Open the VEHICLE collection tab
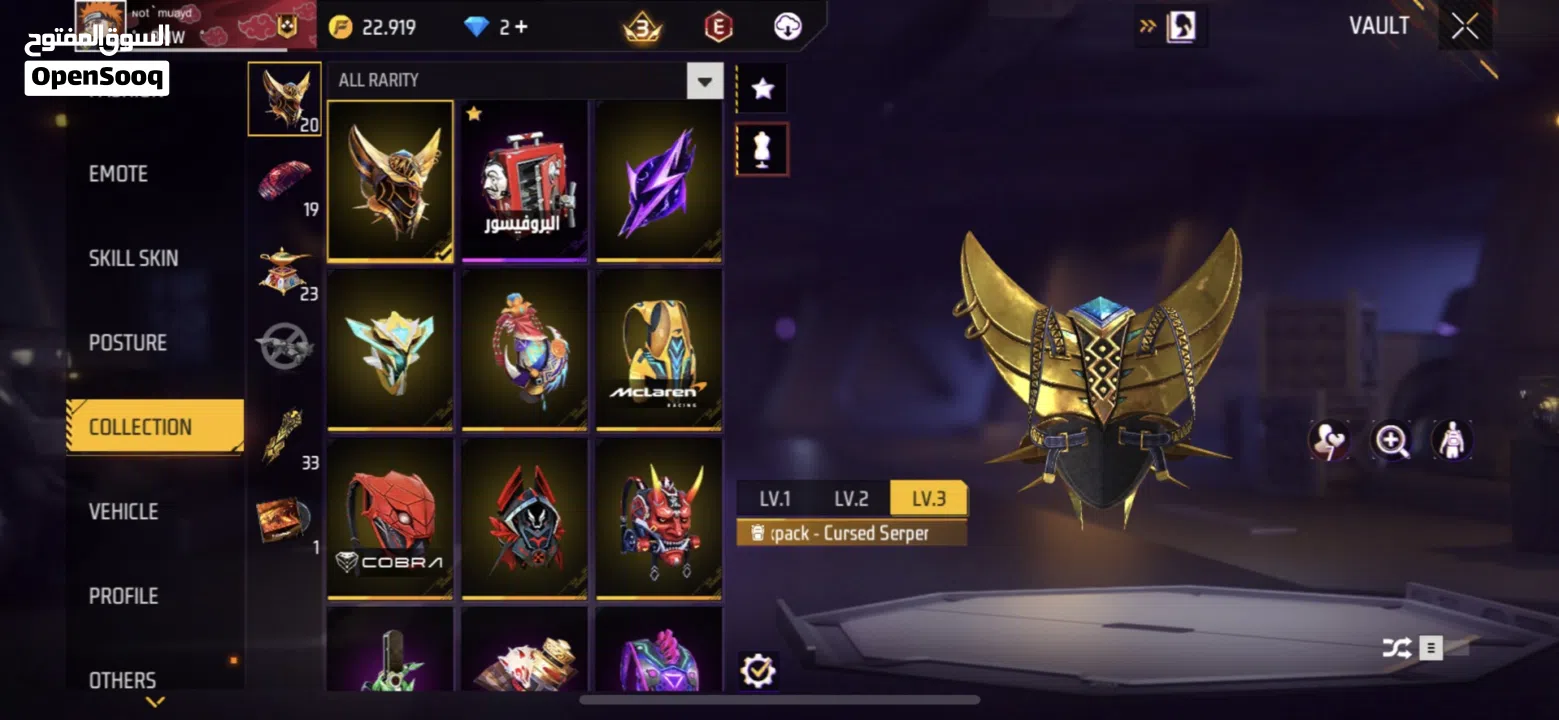This screenshot has height=720, width=1559. click(x=123, y=511)
